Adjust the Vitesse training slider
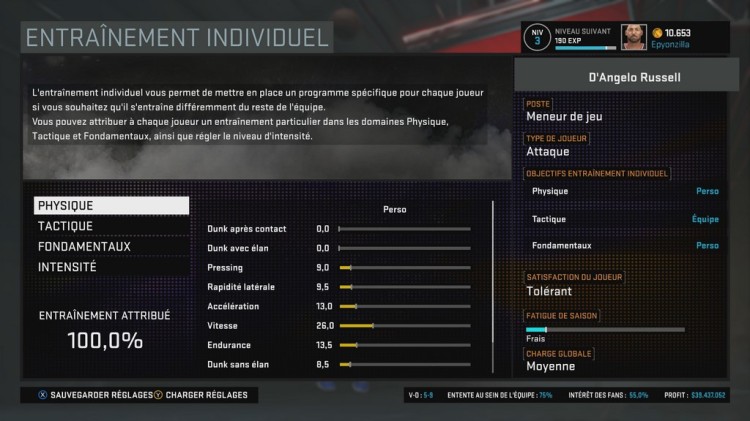The image size is (750, 421). point(405,326)
